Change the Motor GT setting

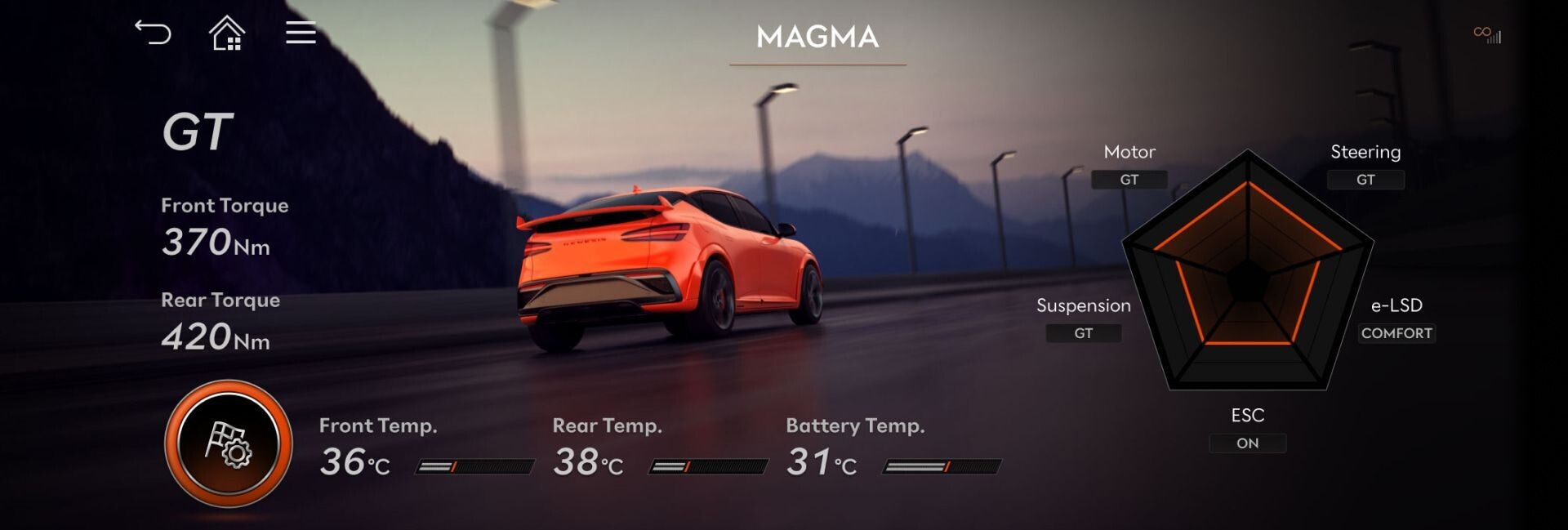point(1129,180)
